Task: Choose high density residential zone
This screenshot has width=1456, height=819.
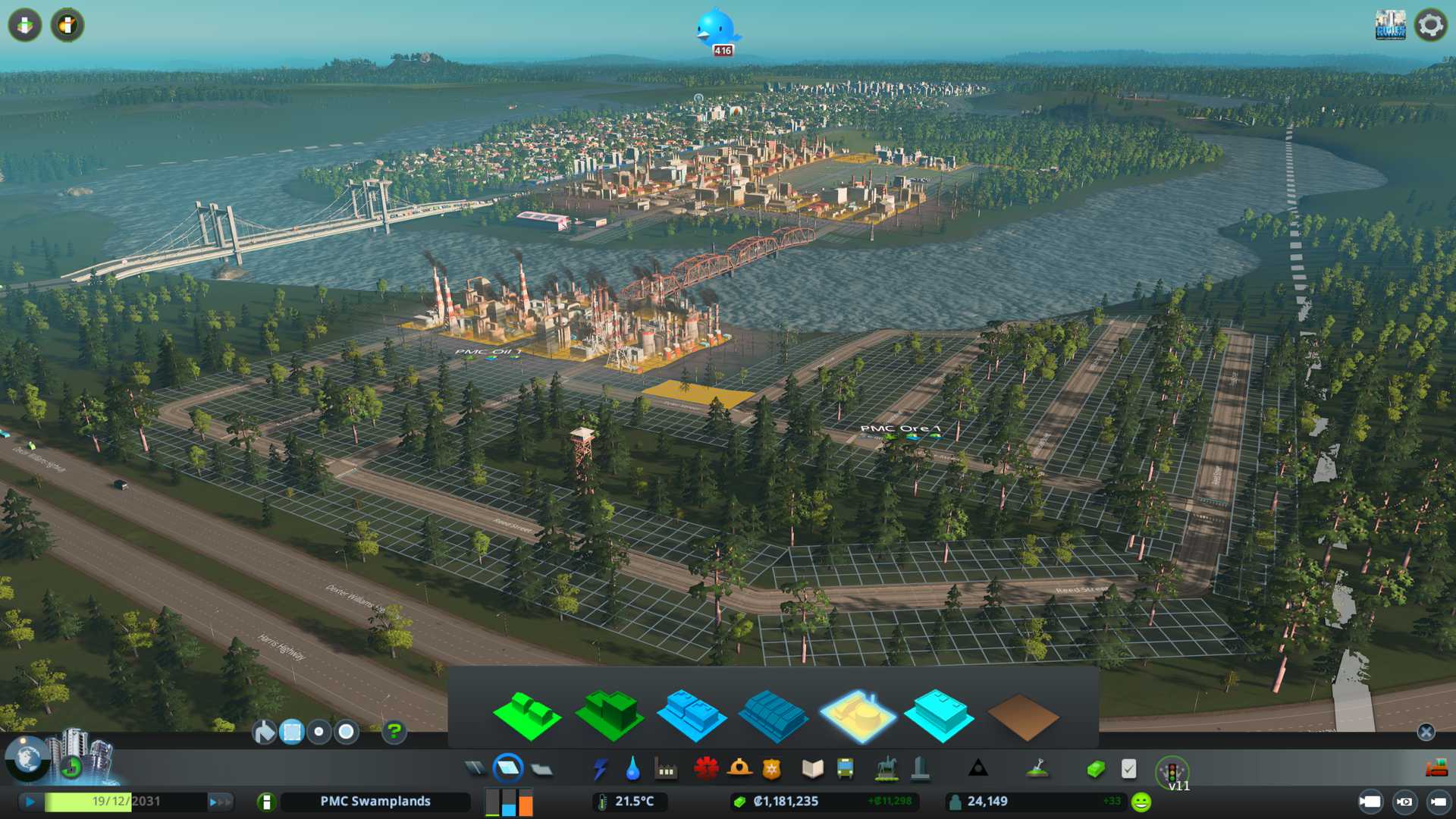Action: tap(610, 714)
